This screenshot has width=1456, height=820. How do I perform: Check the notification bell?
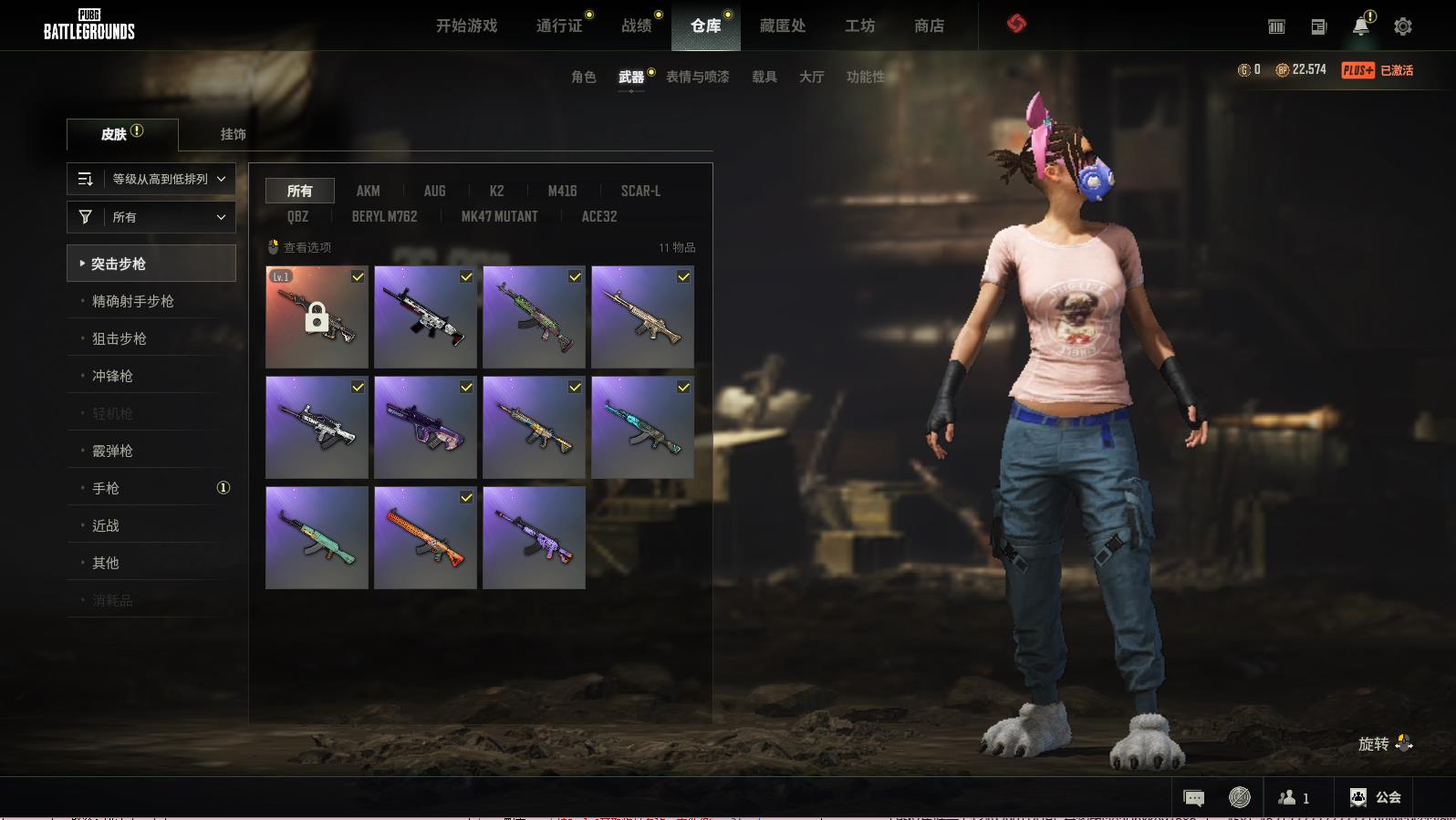[1360, 26]
